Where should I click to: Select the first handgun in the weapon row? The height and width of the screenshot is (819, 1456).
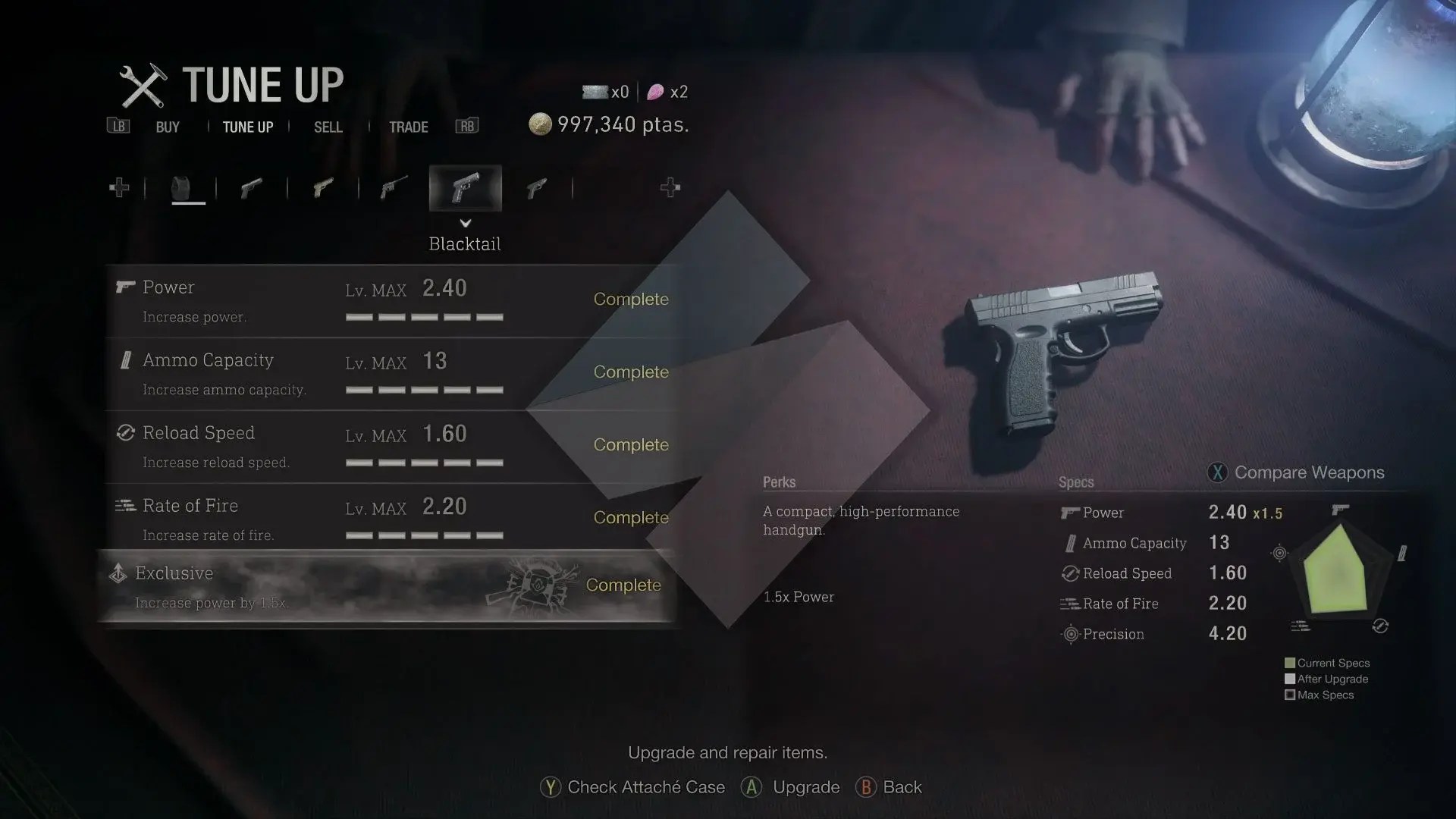pos(253,187)
